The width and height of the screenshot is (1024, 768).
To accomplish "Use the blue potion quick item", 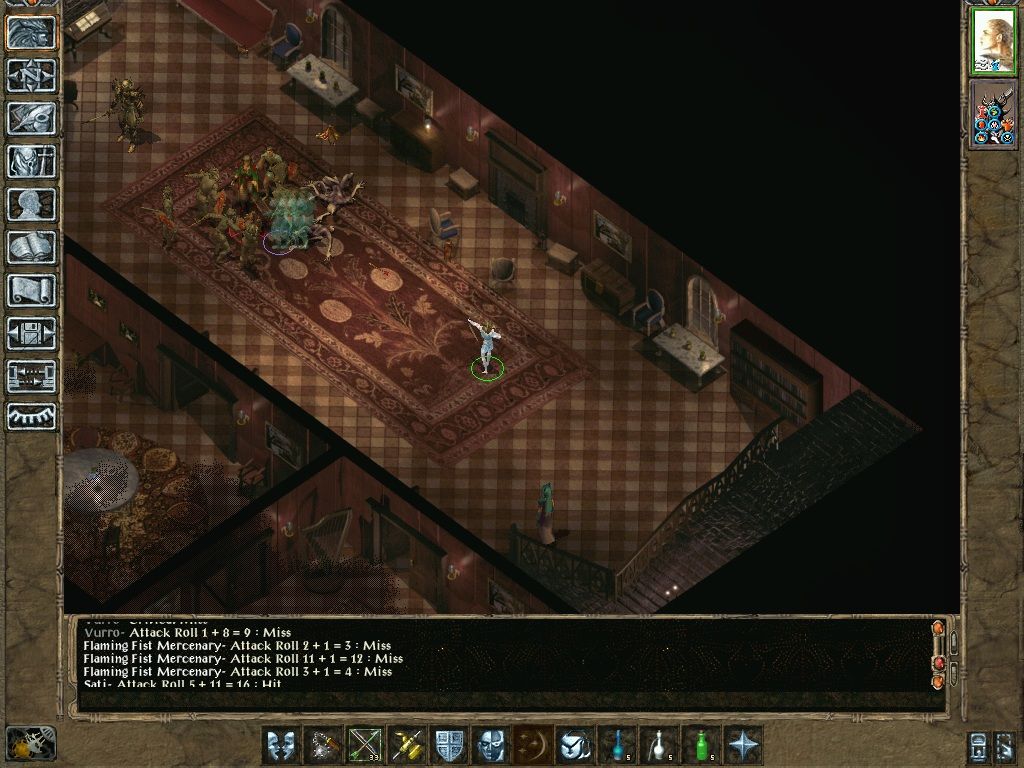I will tap(617, 745).
